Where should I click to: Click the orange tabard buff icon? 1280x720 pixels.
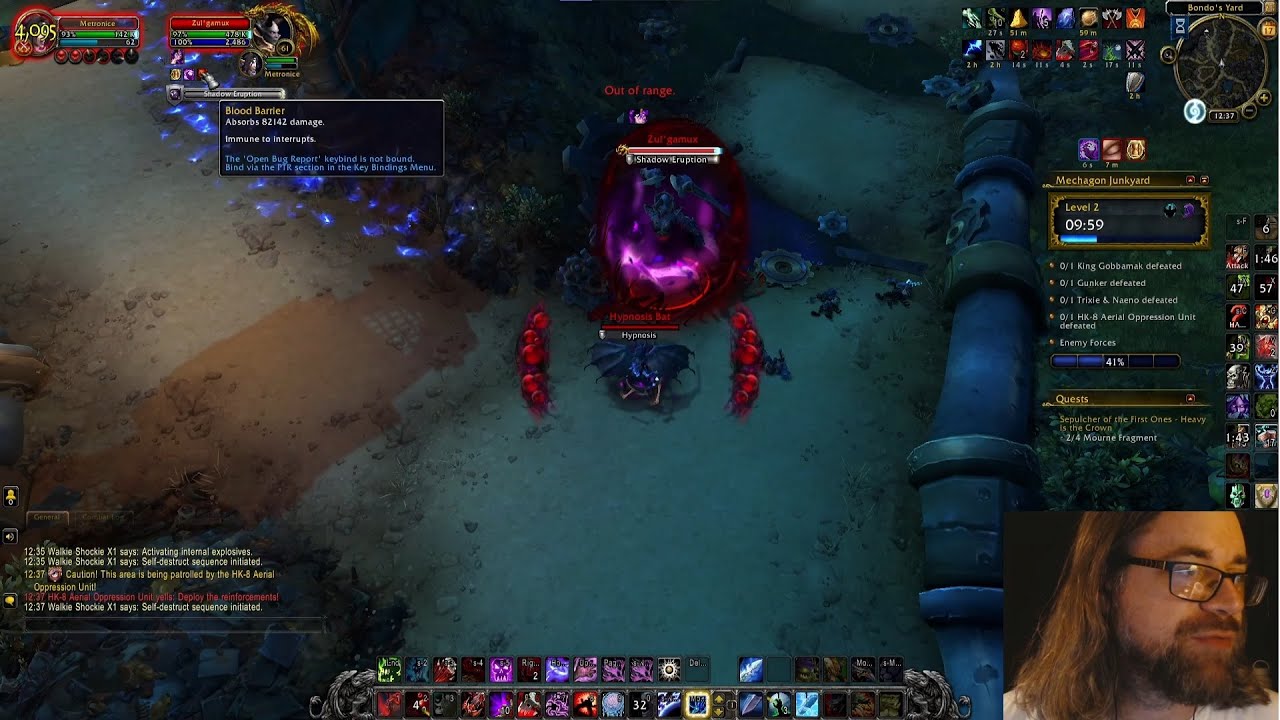click(1135, 18)
